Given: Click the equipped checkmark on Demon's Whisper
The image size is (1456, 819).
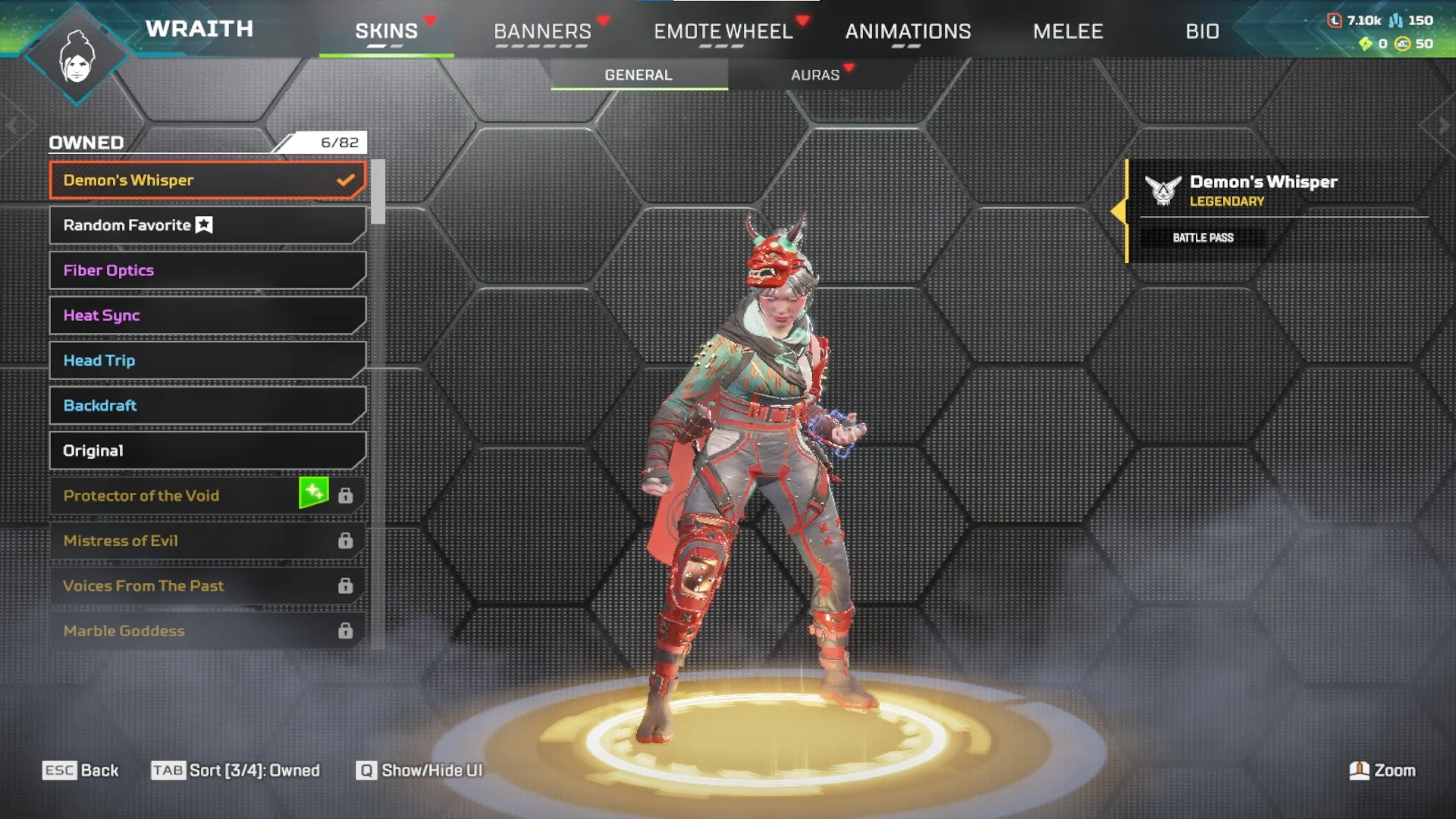Looking at the screenshot, I should pos(347,180).
